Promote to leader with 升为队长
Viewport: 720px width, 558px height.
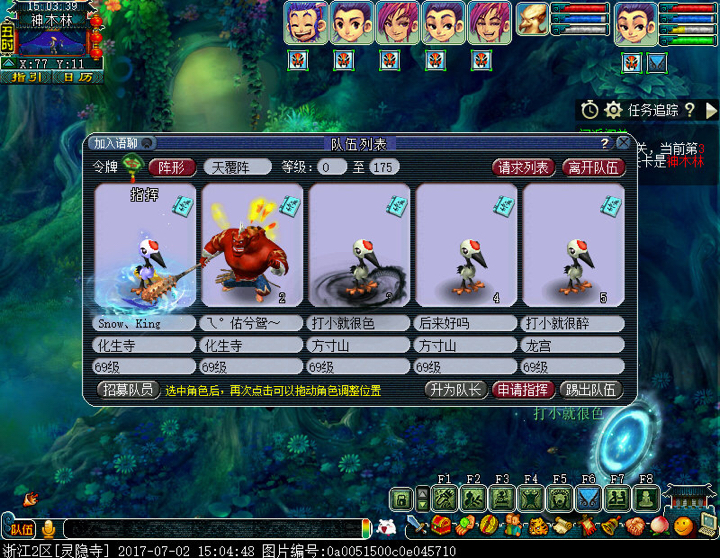tap(454, 390)
